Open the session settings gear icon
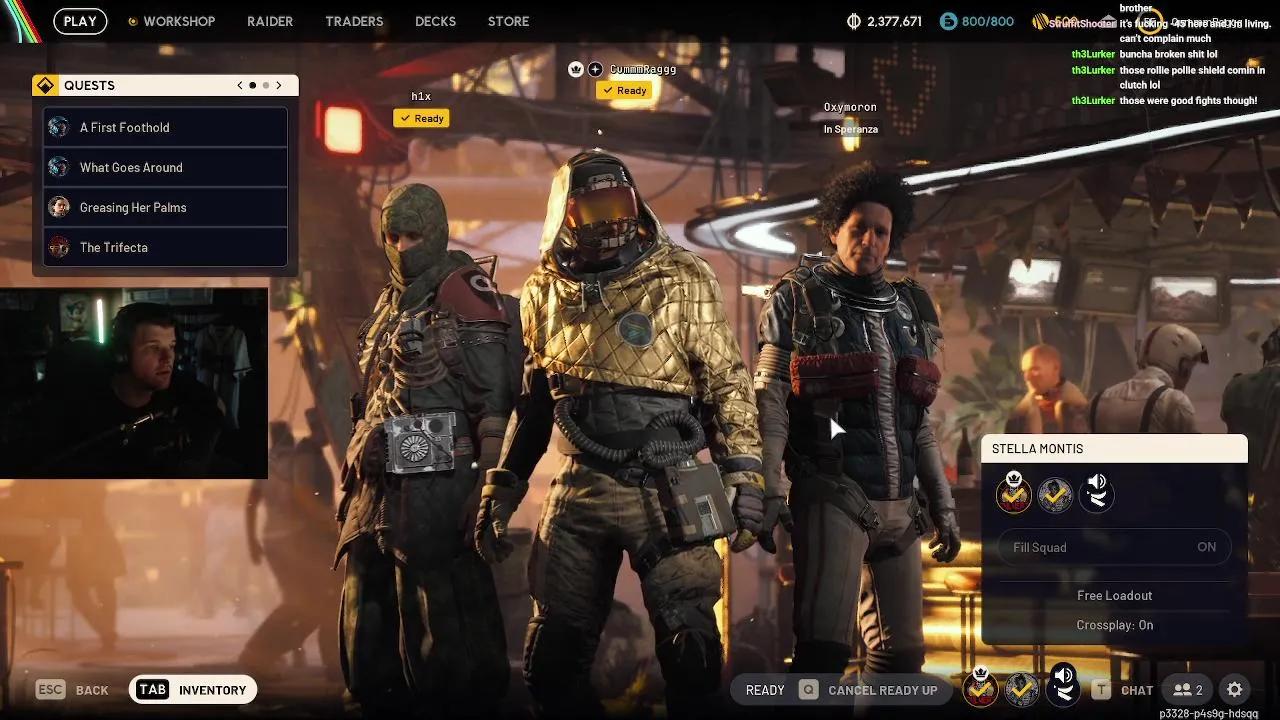This screenshot has width=1280, height=720. point(1235,689)
